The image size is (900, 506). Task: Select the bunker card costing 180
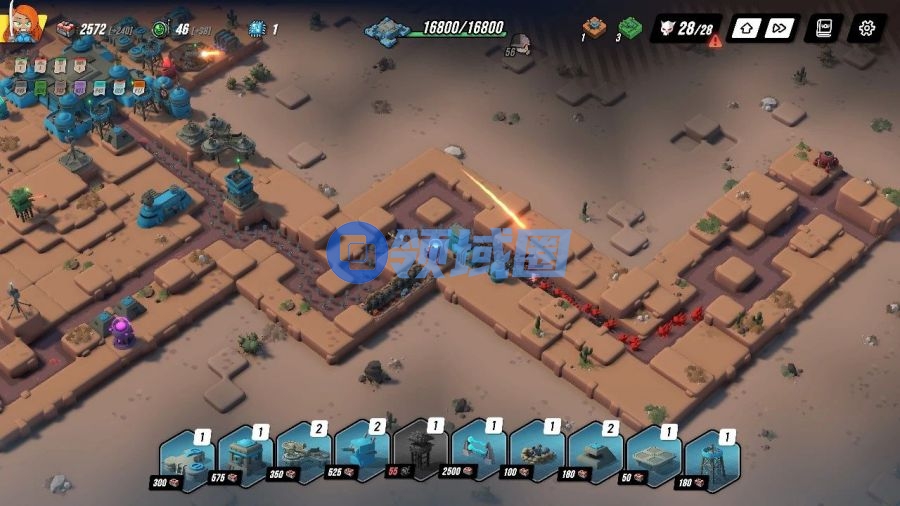click(594, 459)
